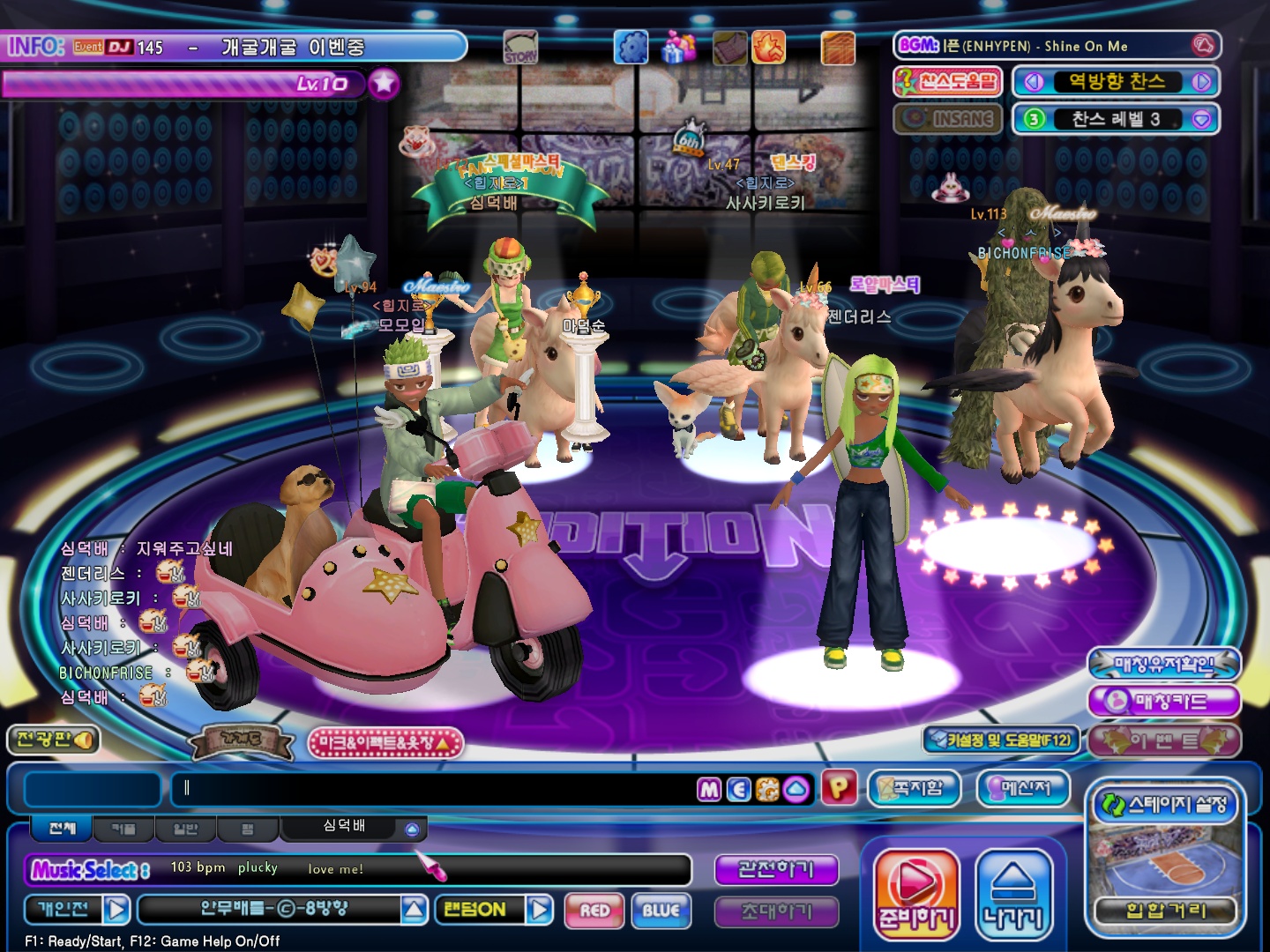Toggle the 전광판 billboard button
Viewport: 1270px width, 952px height.
pyautogui.click(x=53, y=740)
